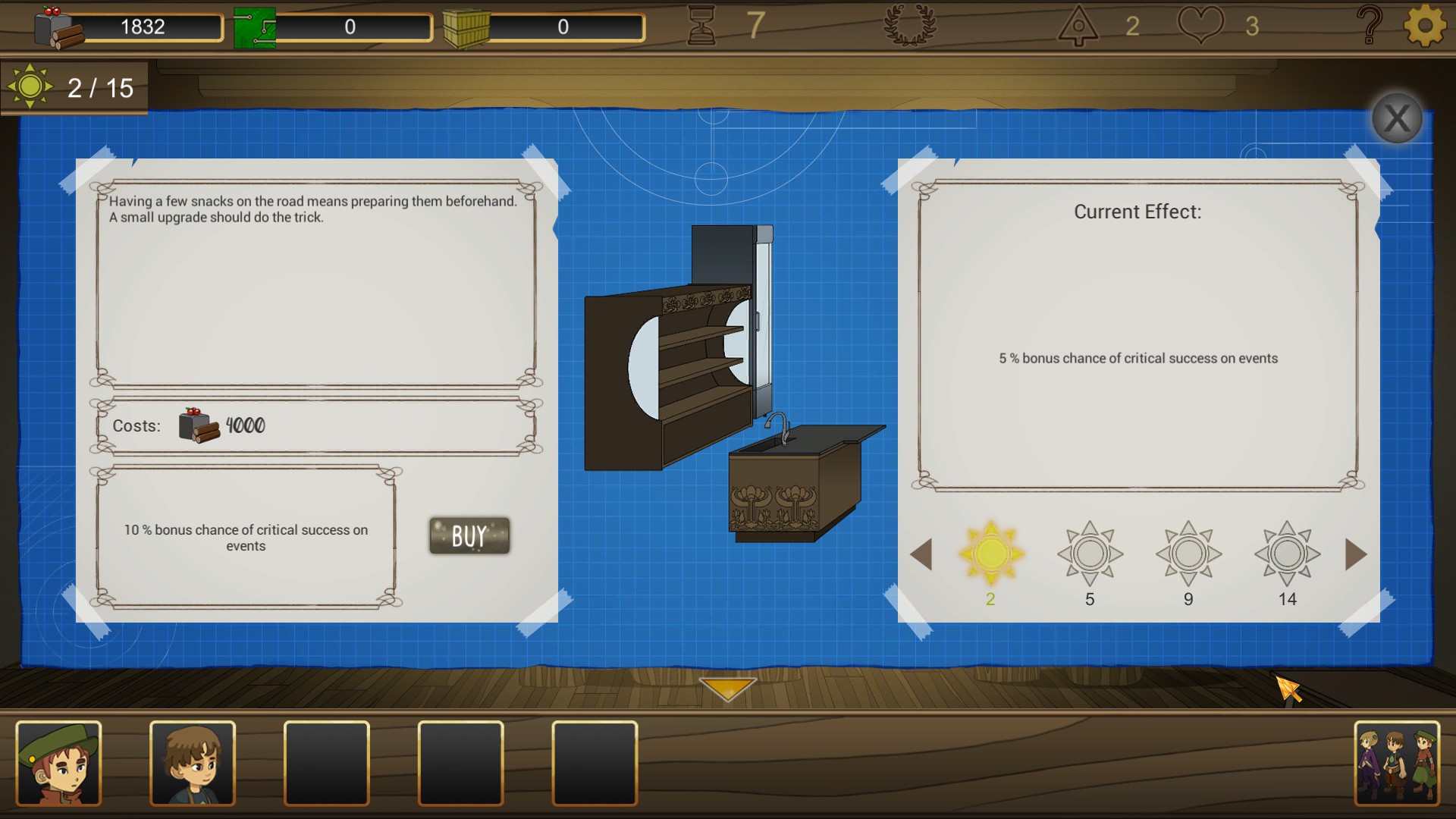
Task: Select the upgrade sun tier labeled 9
Action: click(1188, 554)
